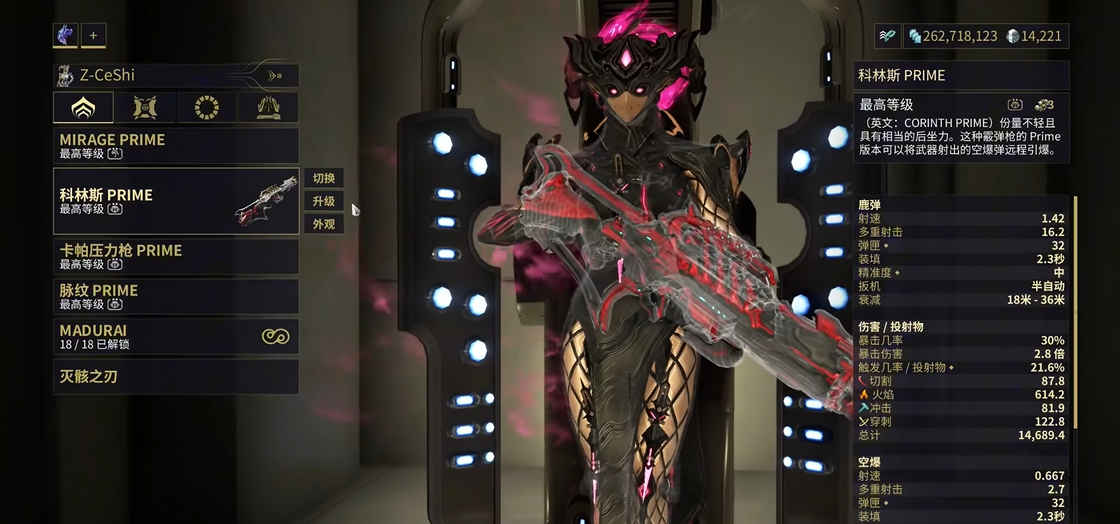Open the 脉纹 PRIME melee slot
1120x524 pixels.
click(x=175, y=297)
